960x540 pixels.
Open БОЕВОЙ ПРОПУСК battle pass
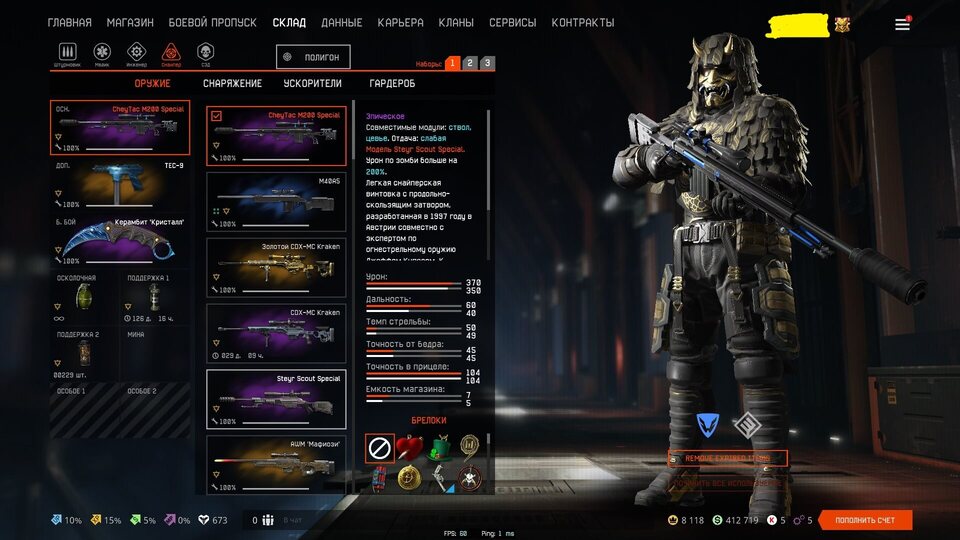pos(212,22)
